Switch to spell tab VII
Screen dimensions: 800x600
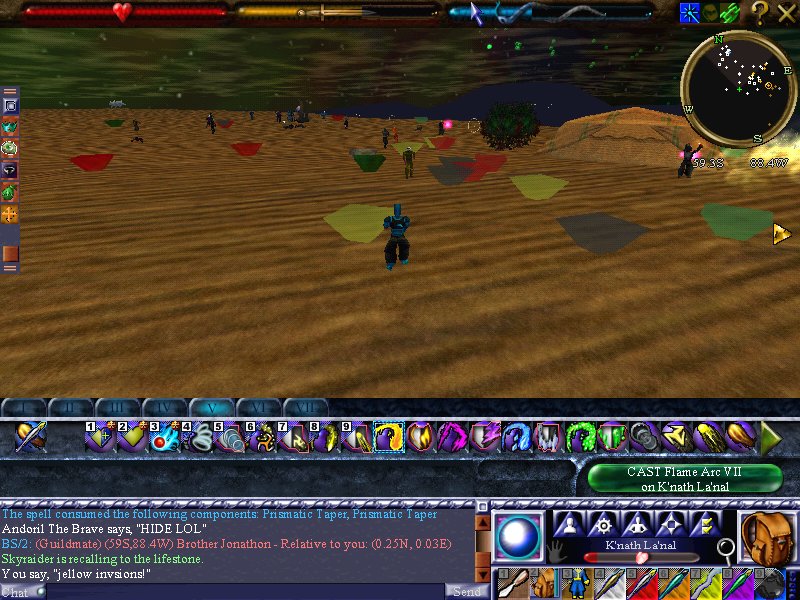pyautogui.click(x=305, y=408)
